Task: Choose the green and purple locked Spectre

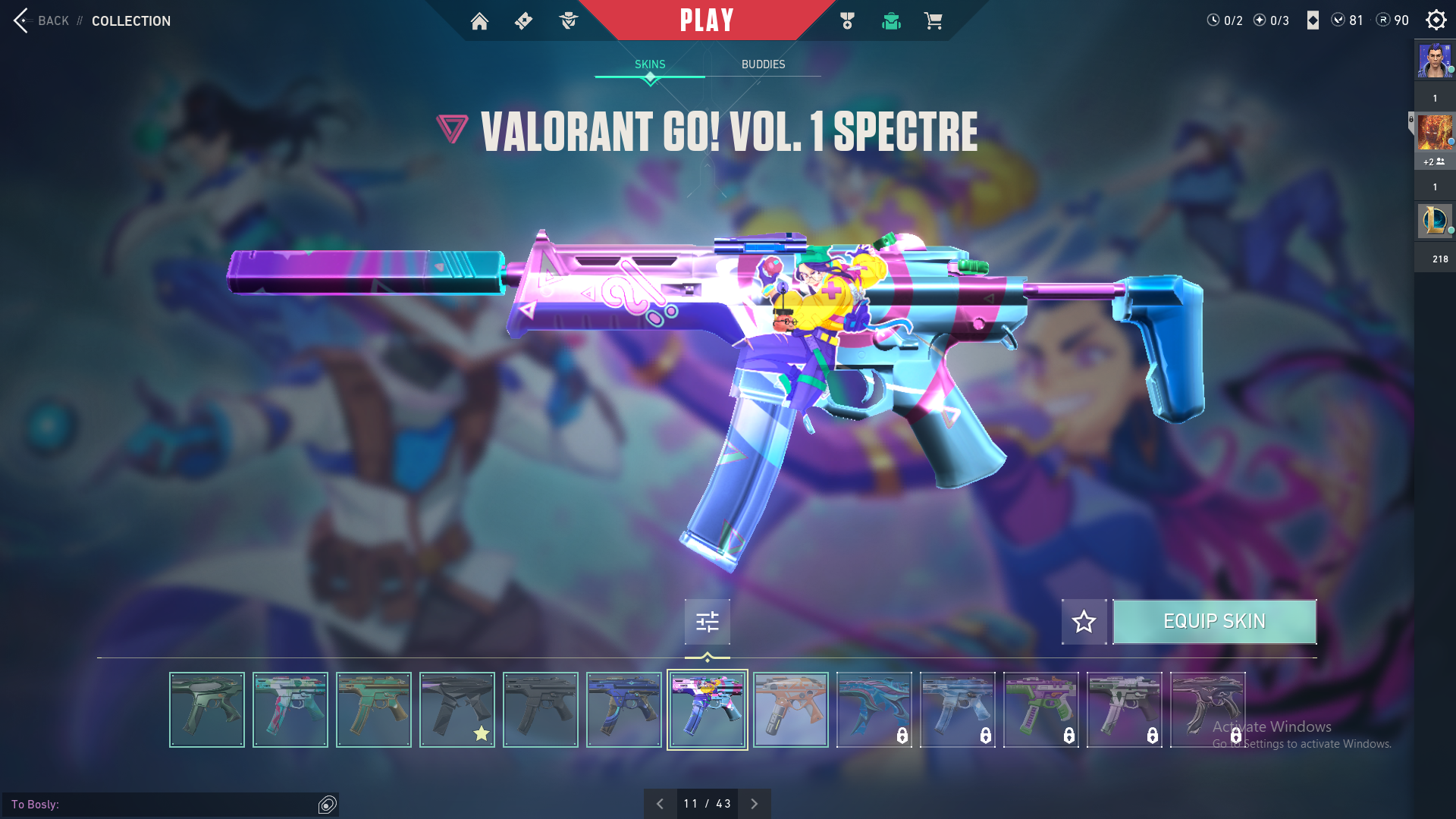Action: [x=1040, y=710]
